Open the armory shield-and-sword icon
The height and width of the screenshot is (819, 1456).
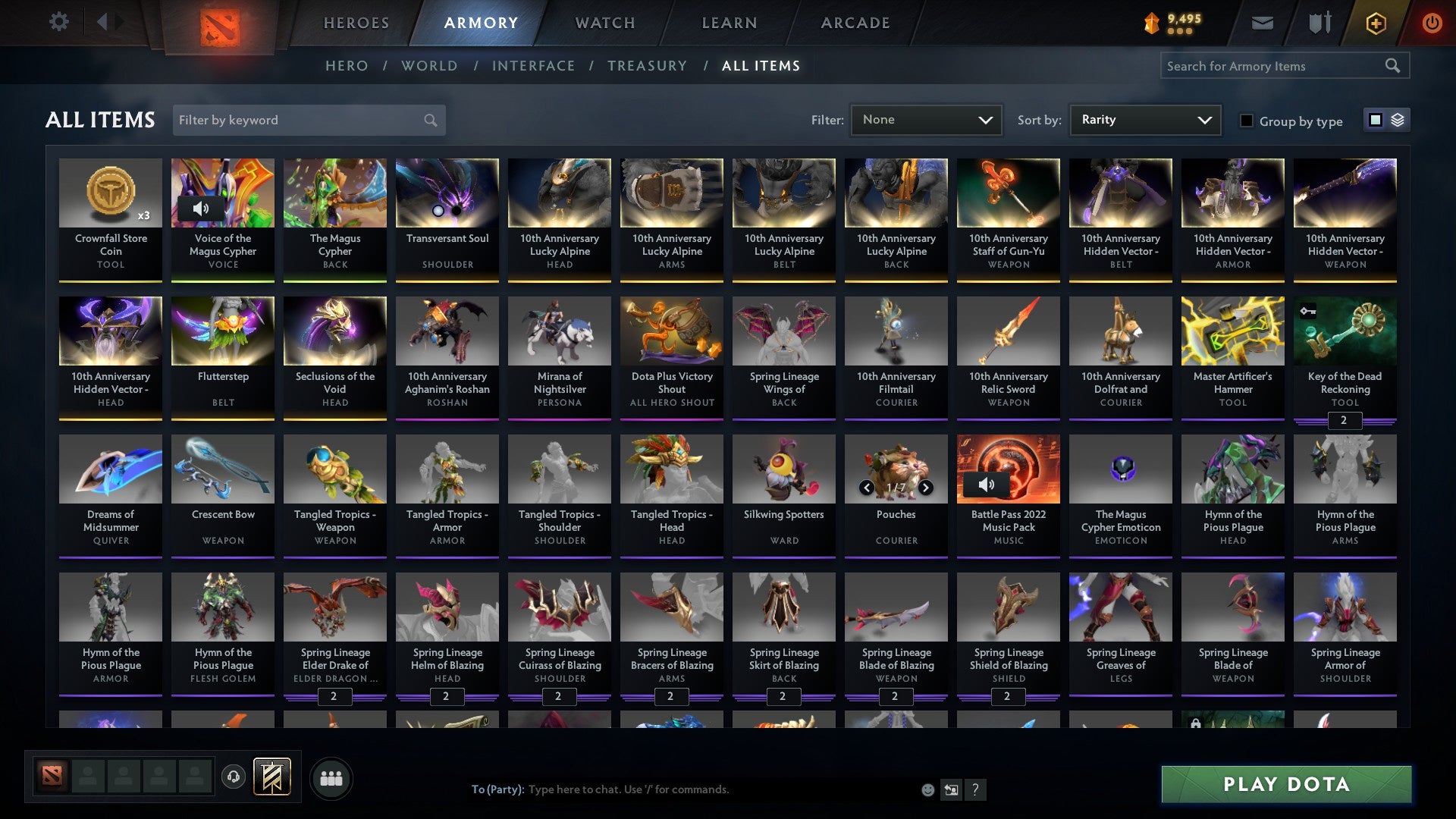pyautogui.click(x=1319, y=23)
